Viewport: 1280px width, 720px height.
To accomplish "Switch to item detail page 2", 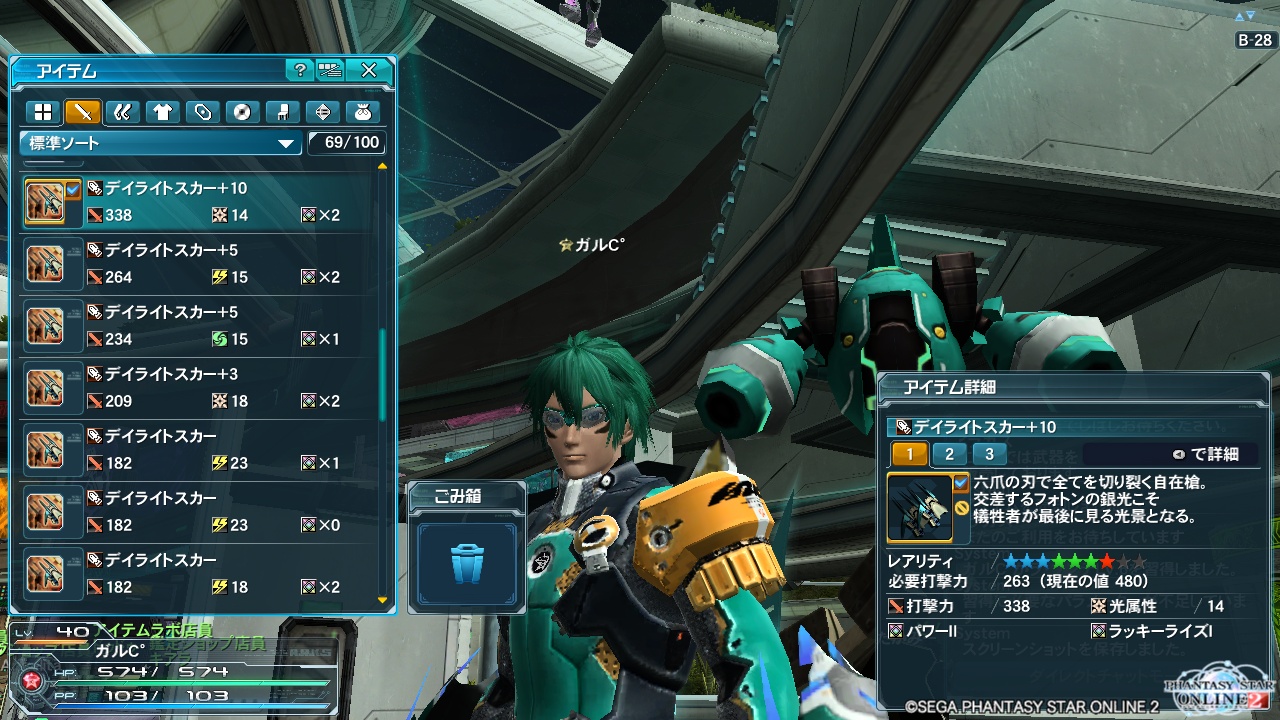I will click(x=949, y=454).
